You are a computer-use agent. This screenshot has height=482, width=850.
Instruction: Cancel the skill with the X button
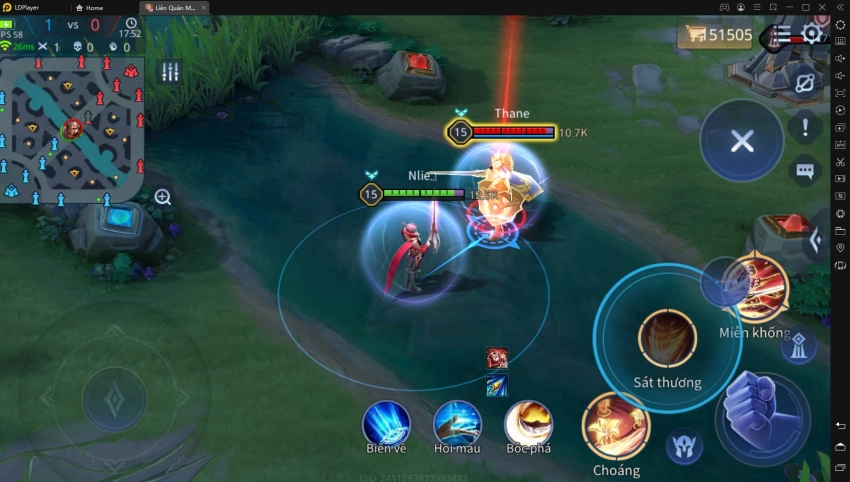click(x=741, y=141)
